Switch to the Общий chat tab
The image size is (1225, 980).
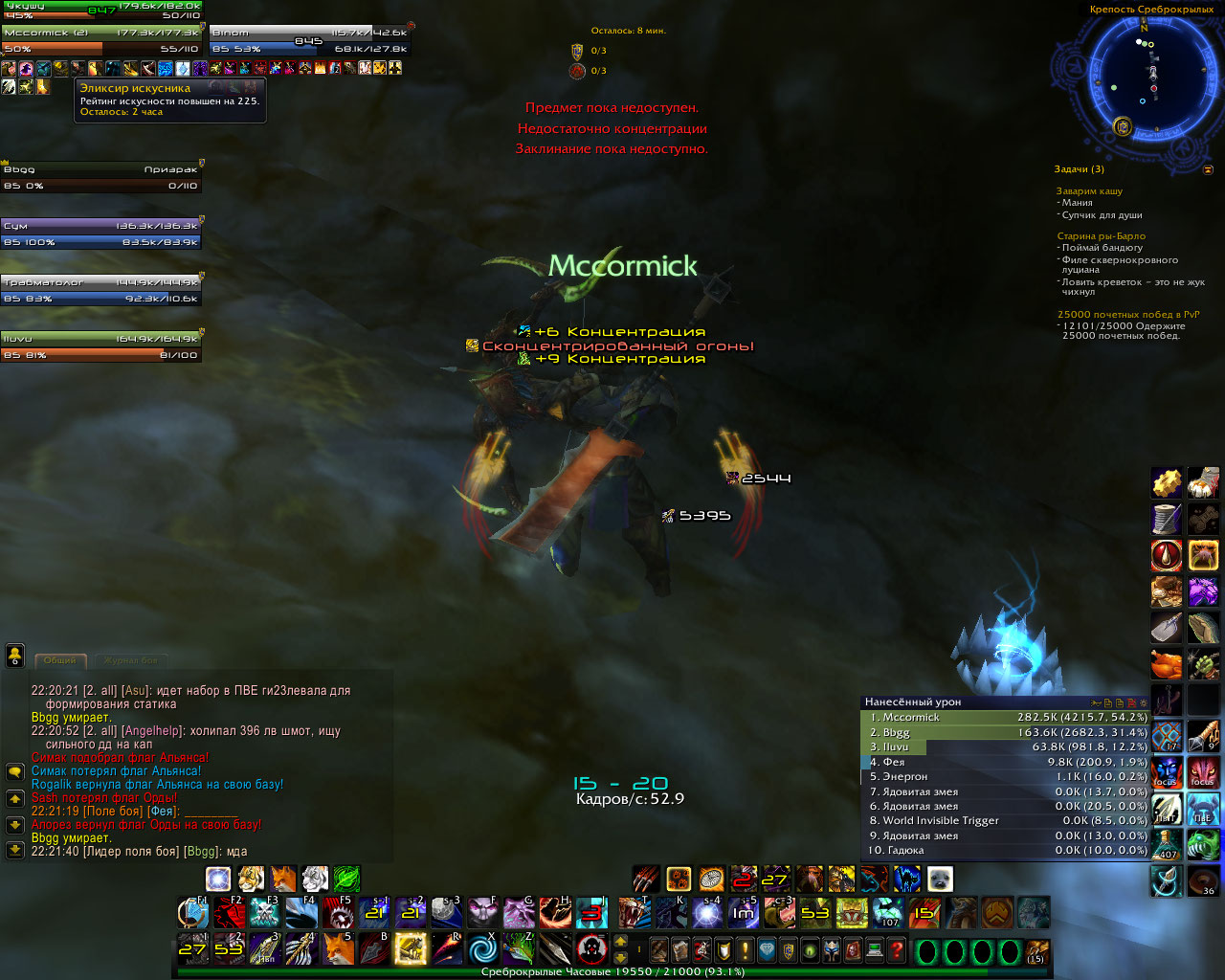tap(60, 660)
